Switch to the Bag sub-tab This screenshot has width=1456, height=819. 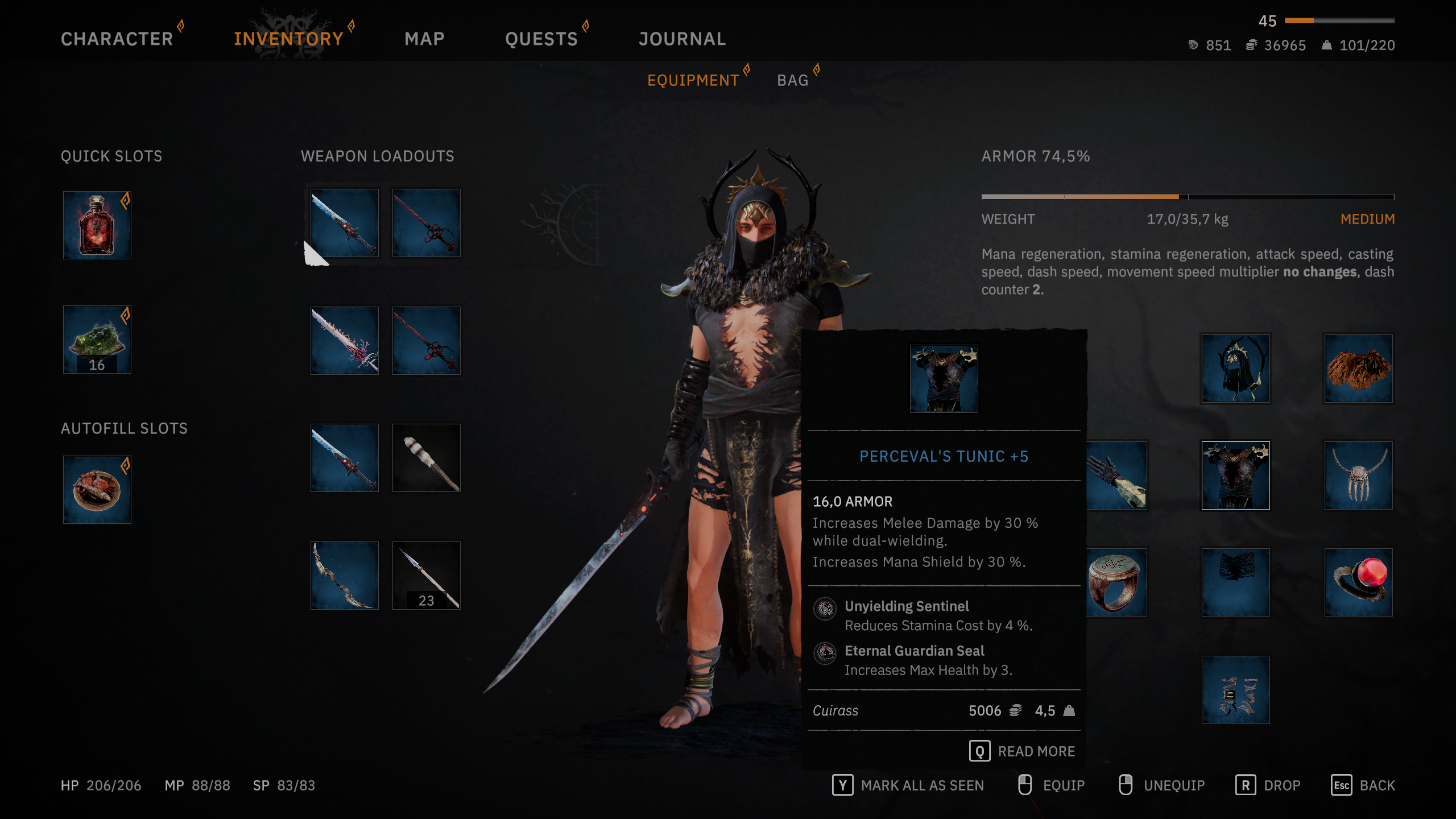coord(792,80)
